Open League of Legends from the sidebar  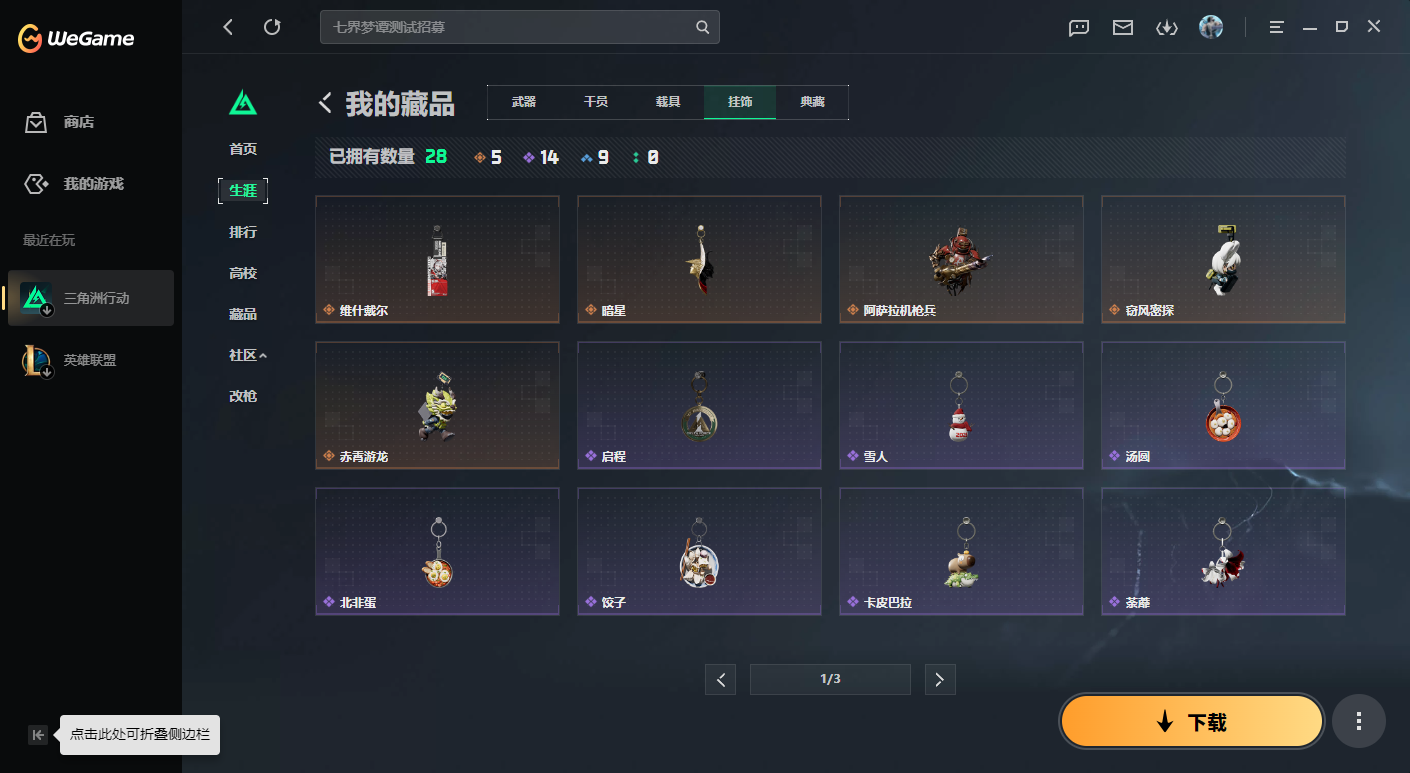[x=35, y=359]
